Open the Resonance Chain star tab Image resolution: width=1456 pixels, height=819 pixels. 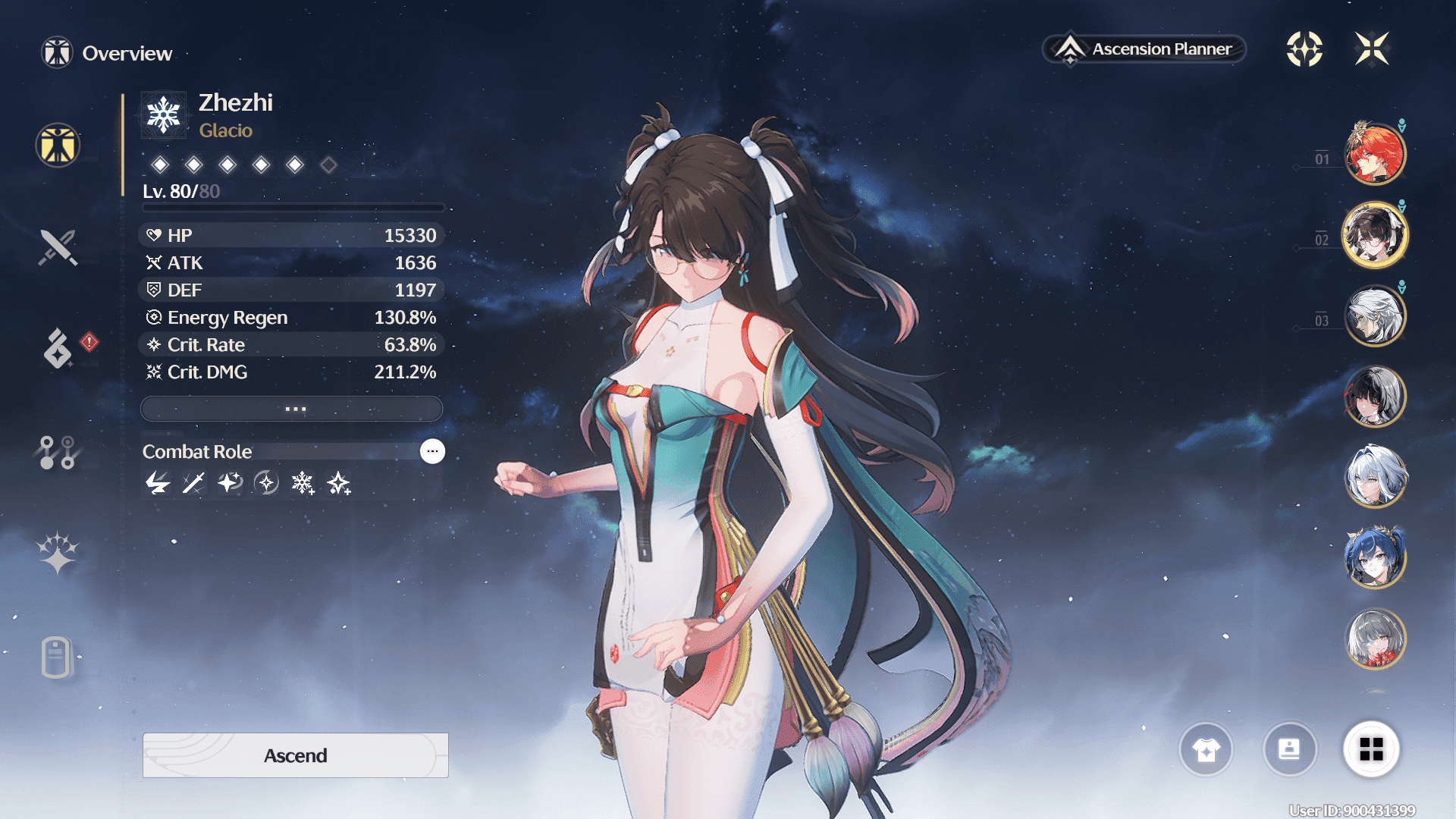(x=58, y=552)
